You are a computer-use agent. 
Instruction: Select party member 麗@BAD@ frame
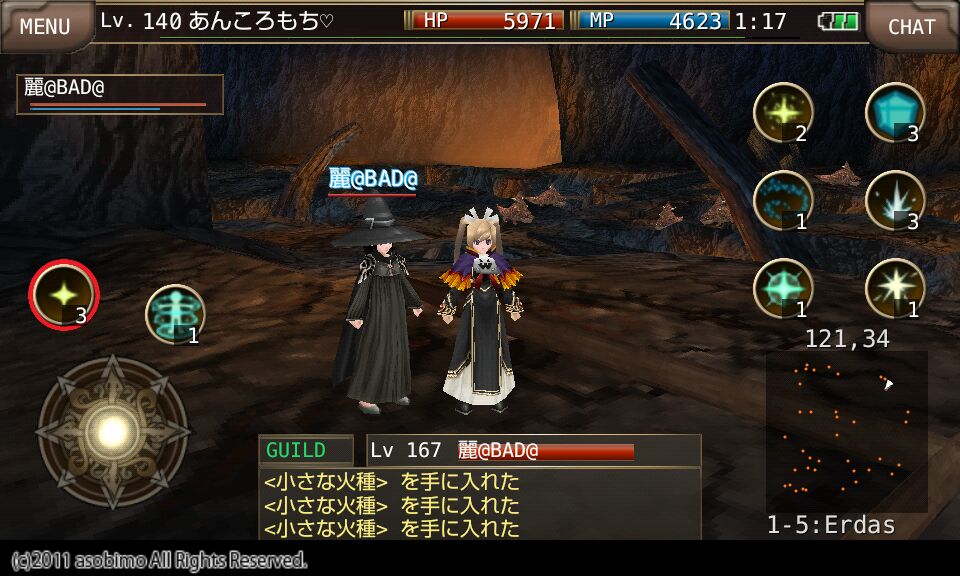(x=120, y=94)
